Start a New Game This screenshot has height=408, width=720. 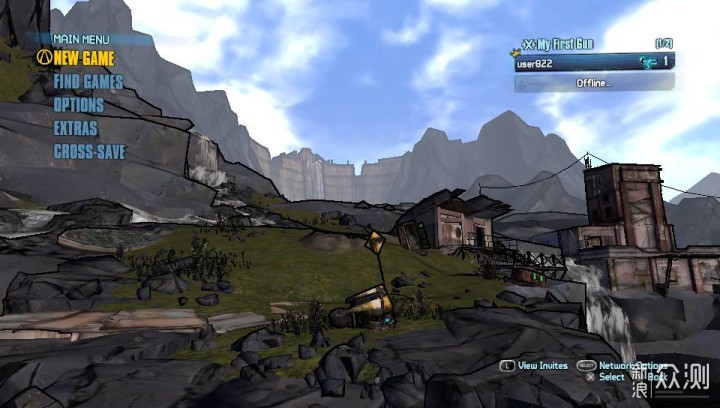click(x=84, y=58)
